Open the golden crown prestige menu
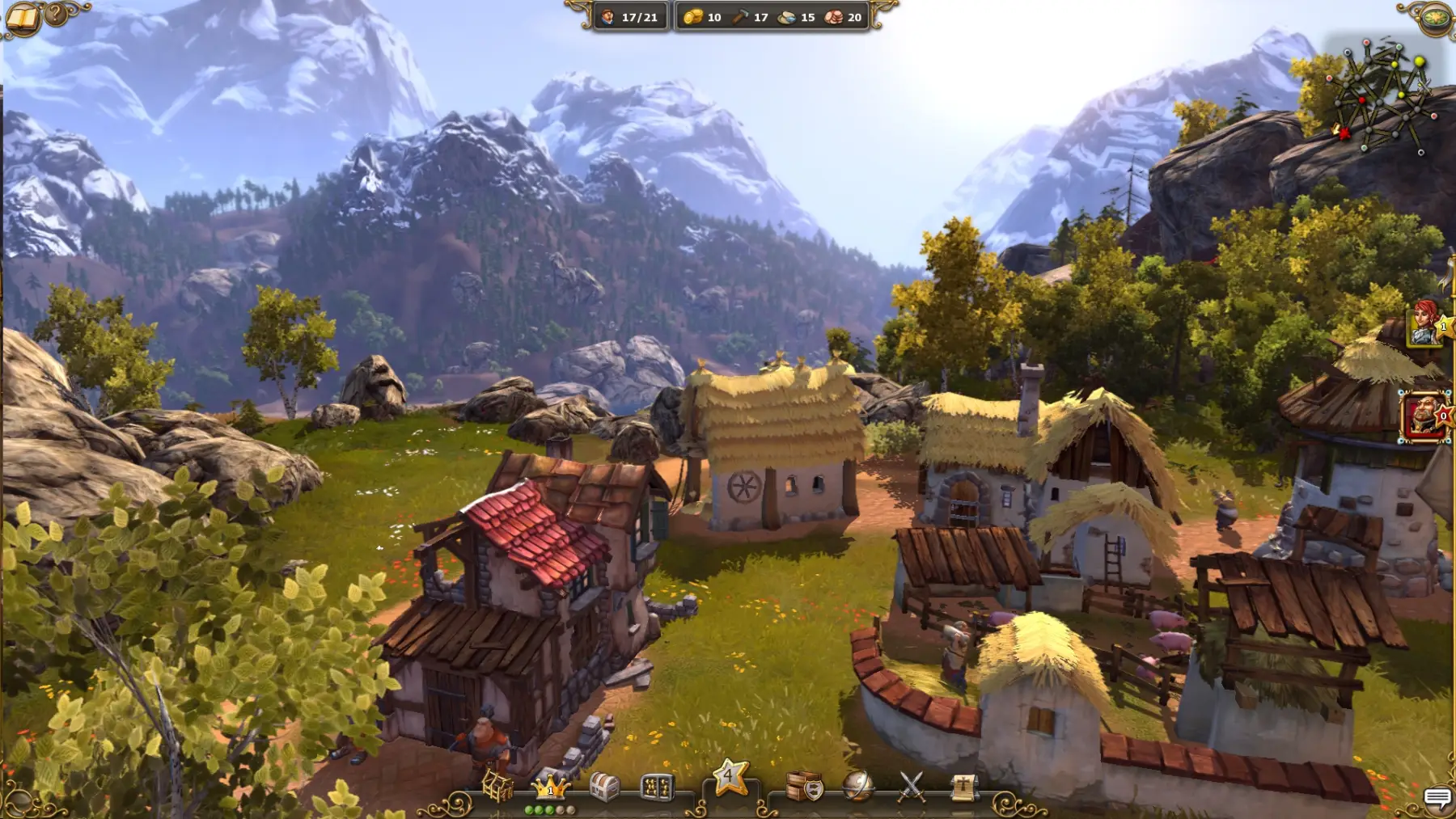 (550, 786)
